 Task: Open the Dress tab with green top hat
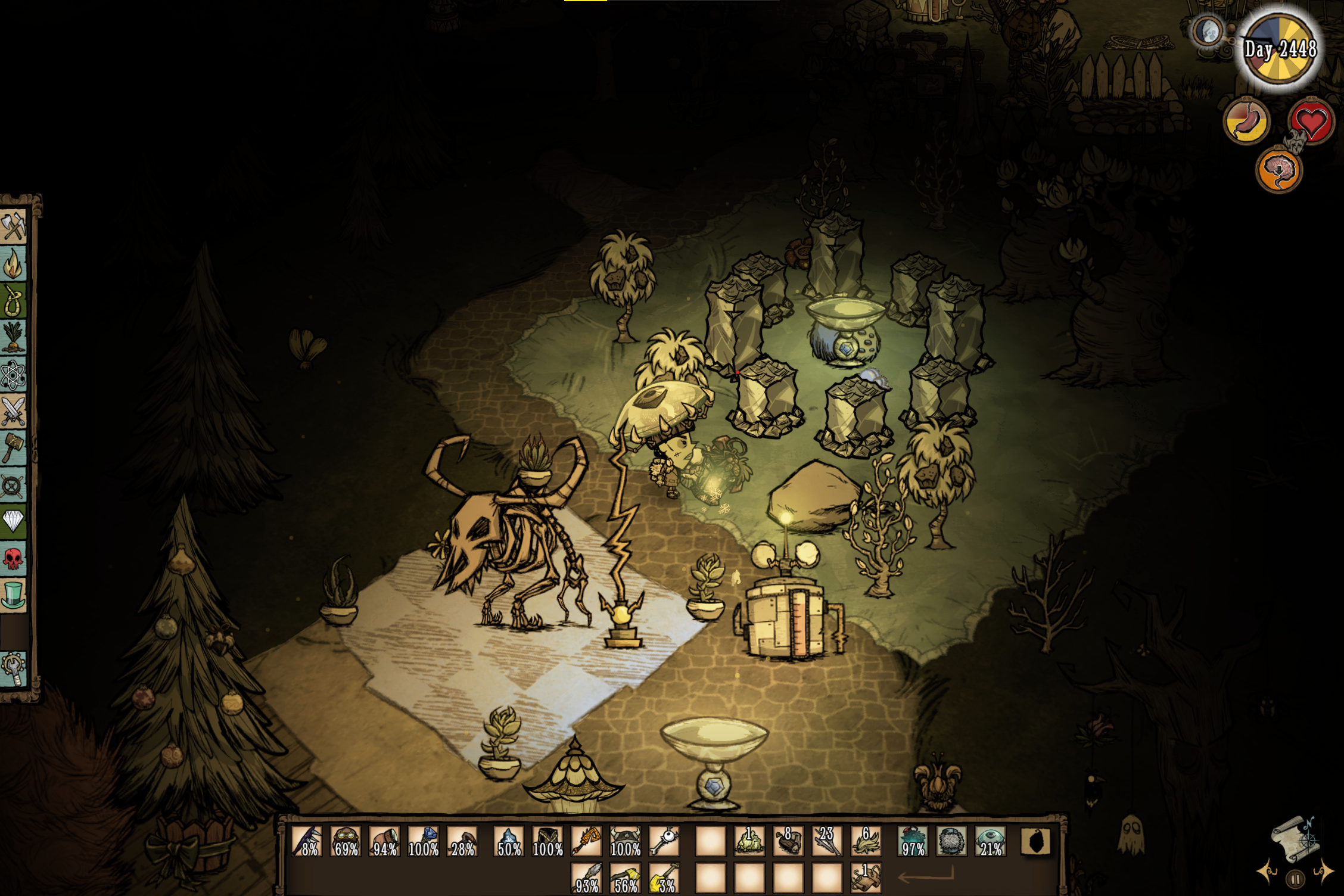coord(13,595)
